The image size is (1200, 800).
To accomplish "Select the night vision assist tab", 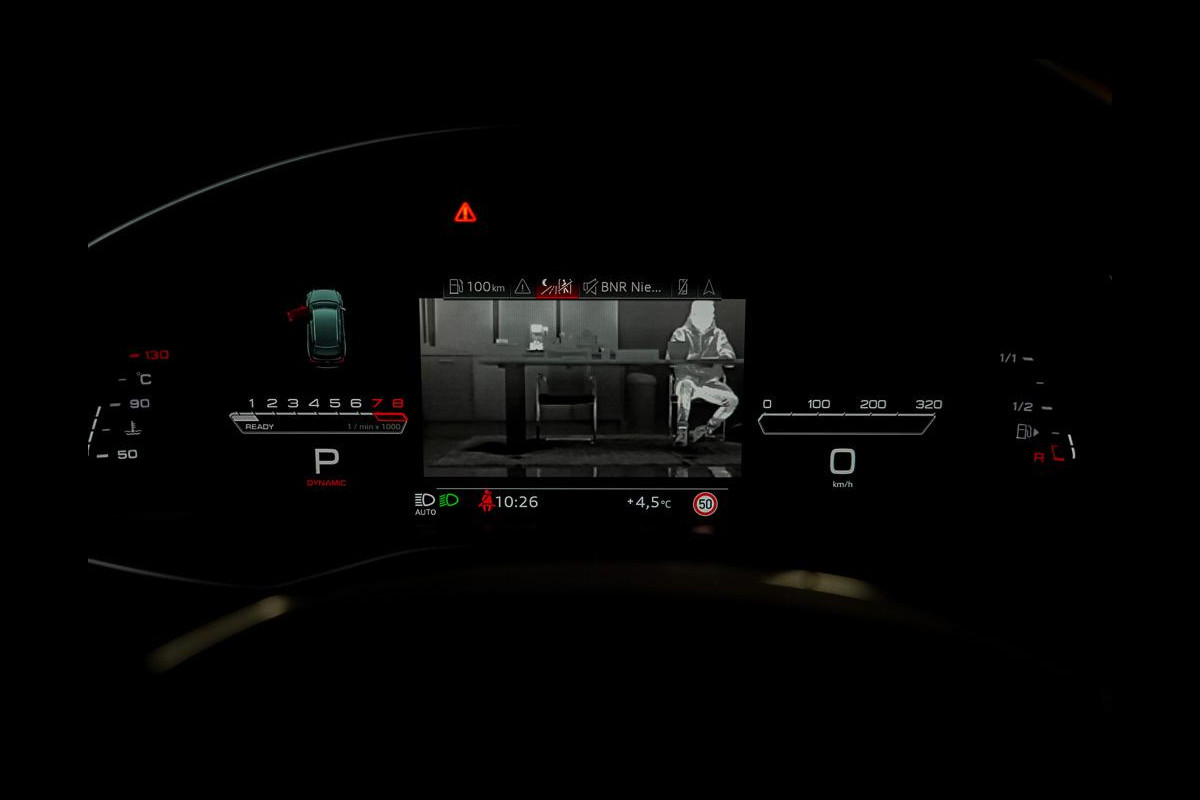I will point(557,287).
